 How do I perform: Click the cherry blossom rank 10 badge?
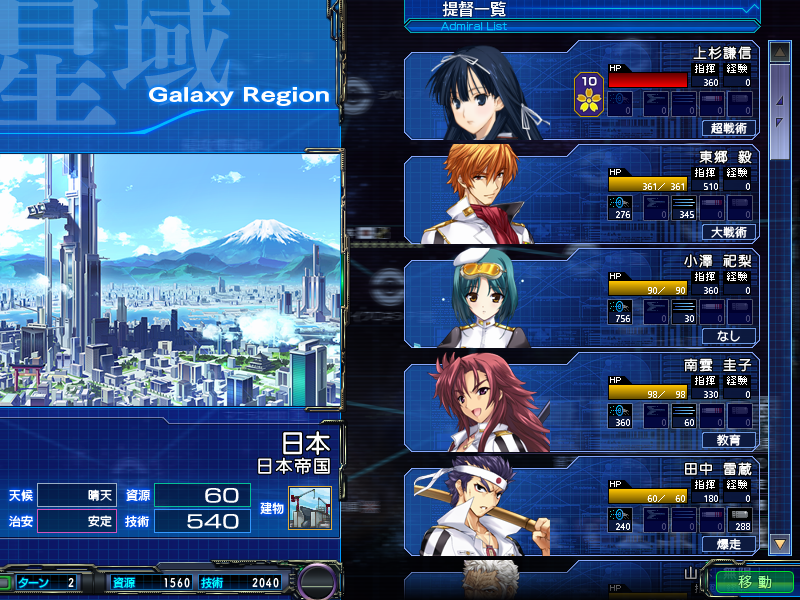coord(589,91)
